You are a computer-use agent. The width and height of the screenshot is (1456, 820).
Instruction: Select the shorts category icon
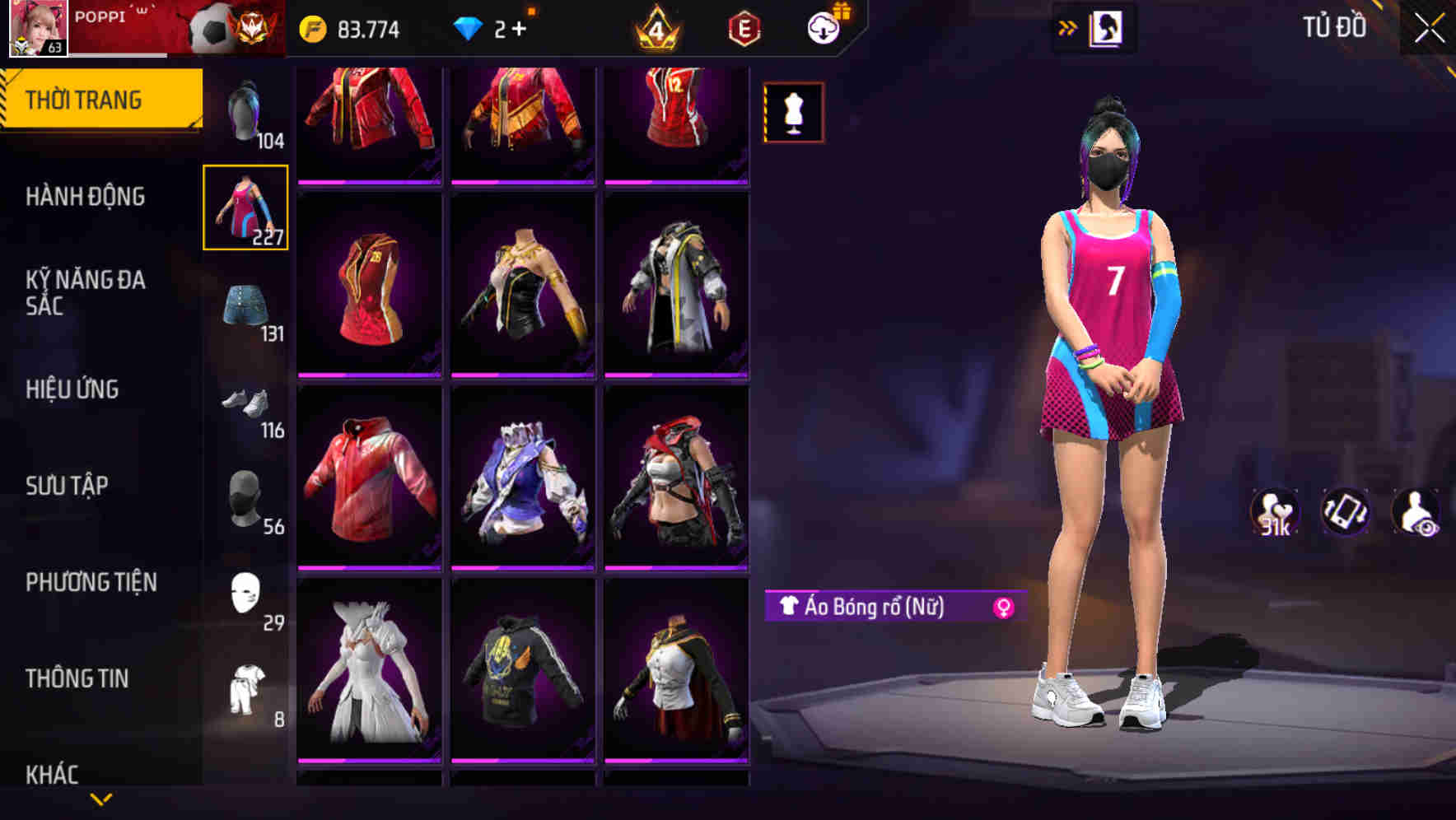click(x=246, y=305)
